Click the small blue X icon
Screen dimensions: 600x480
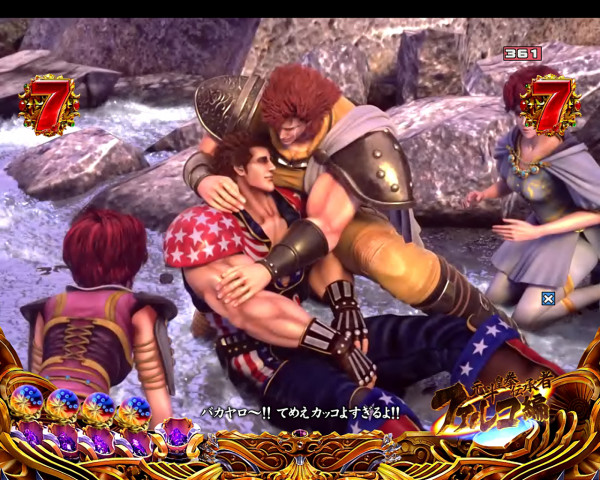click(548, 298)
